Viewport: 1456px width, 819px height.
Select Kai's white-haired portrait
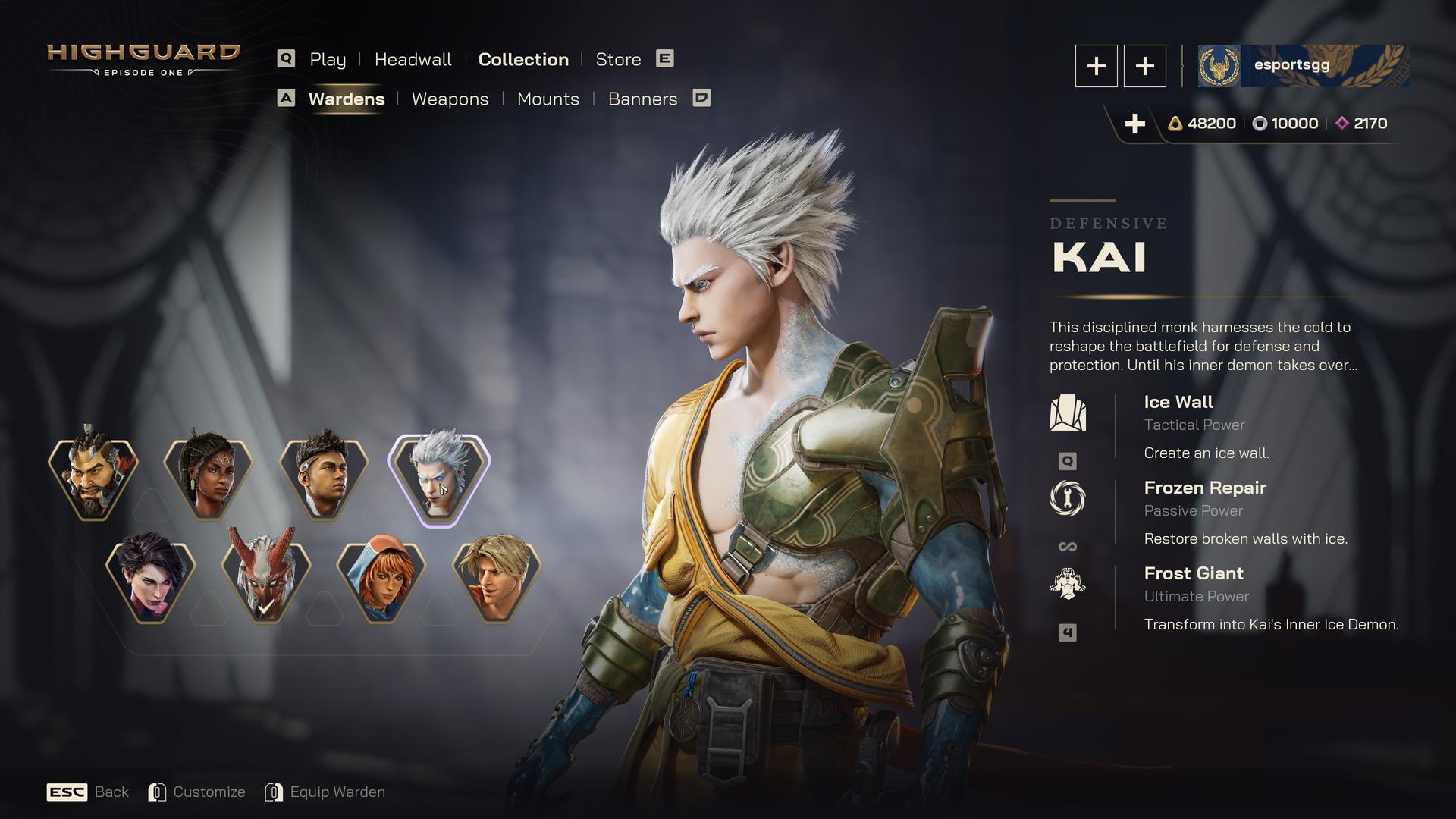click(439, 478)
